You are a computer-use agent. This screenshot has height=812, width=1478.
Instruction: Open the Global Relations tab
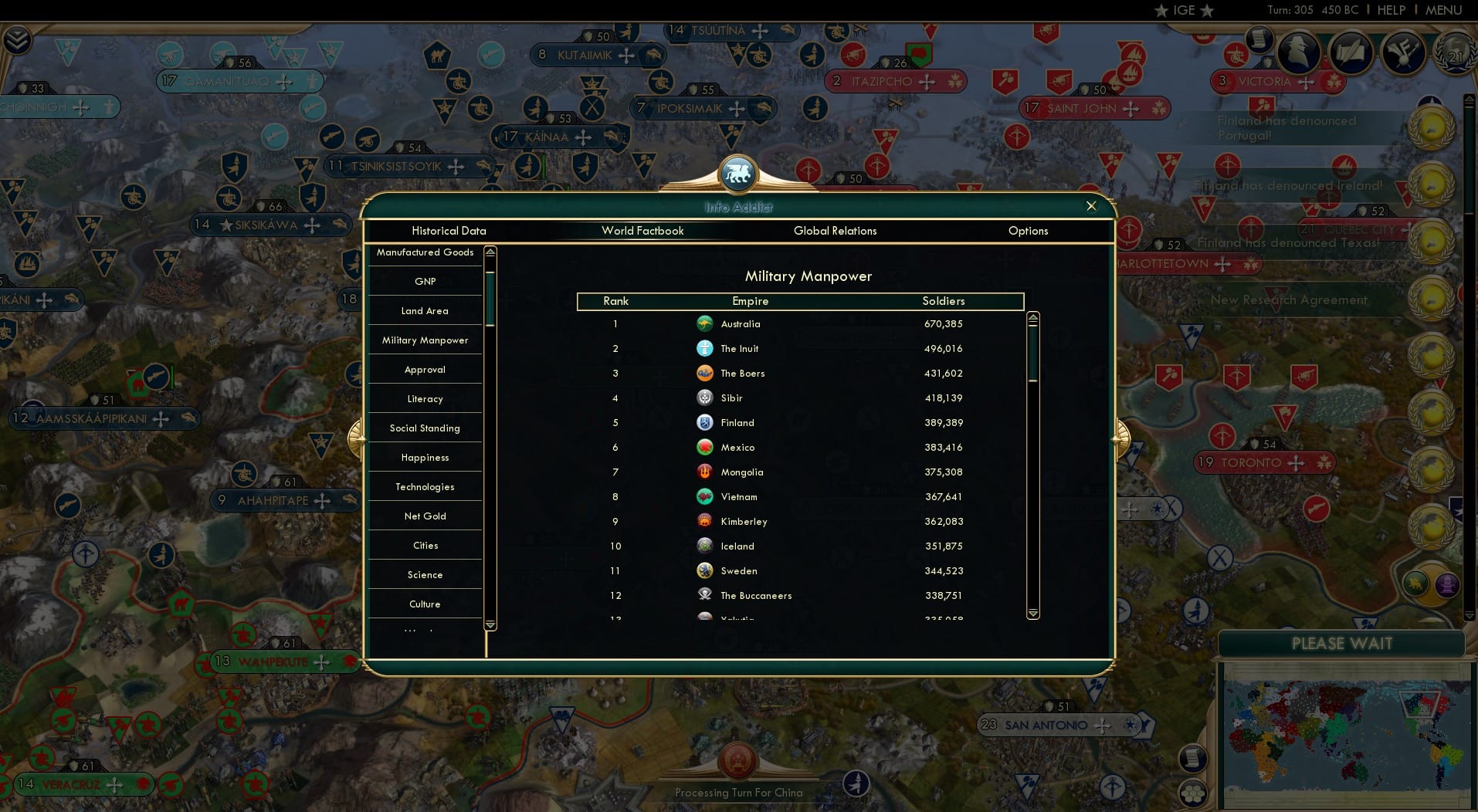pyautogui.click(x=835, y=231)
